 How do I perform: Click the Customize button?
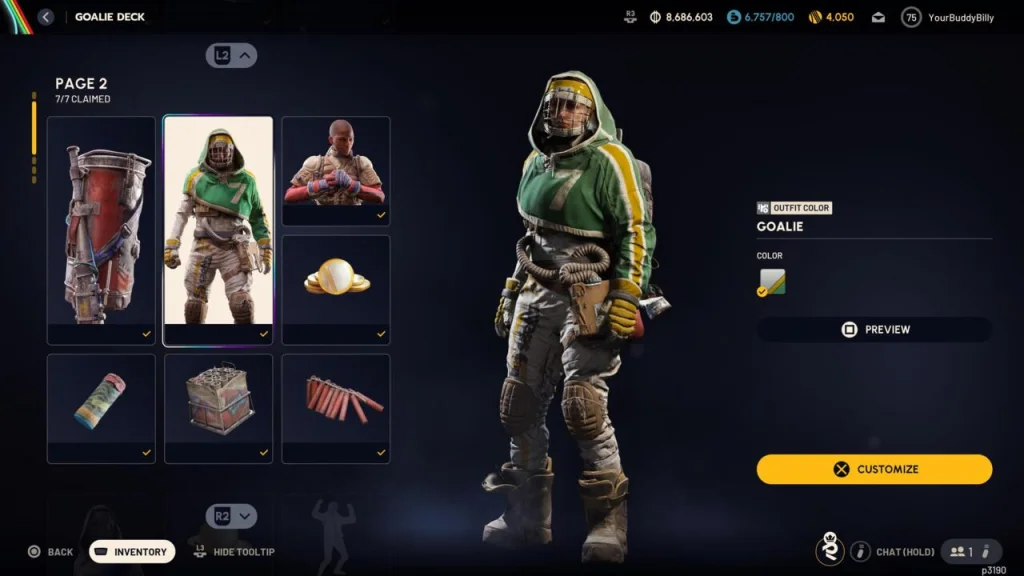(x=874, y=469)
